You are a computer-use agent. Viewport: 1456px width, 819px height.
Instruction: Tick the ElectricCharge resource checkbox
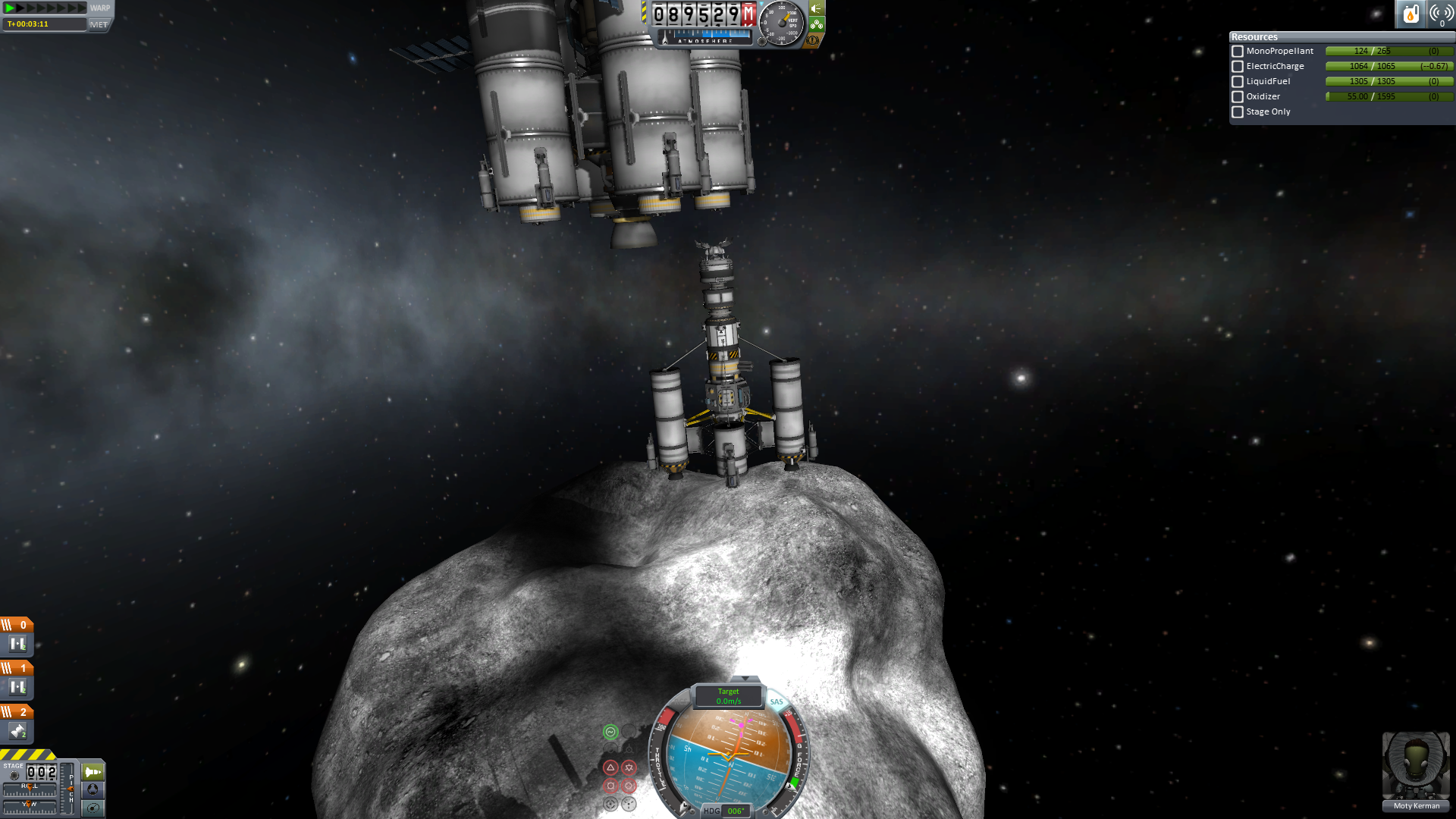pyautogui.click(x=1238, y=67)
